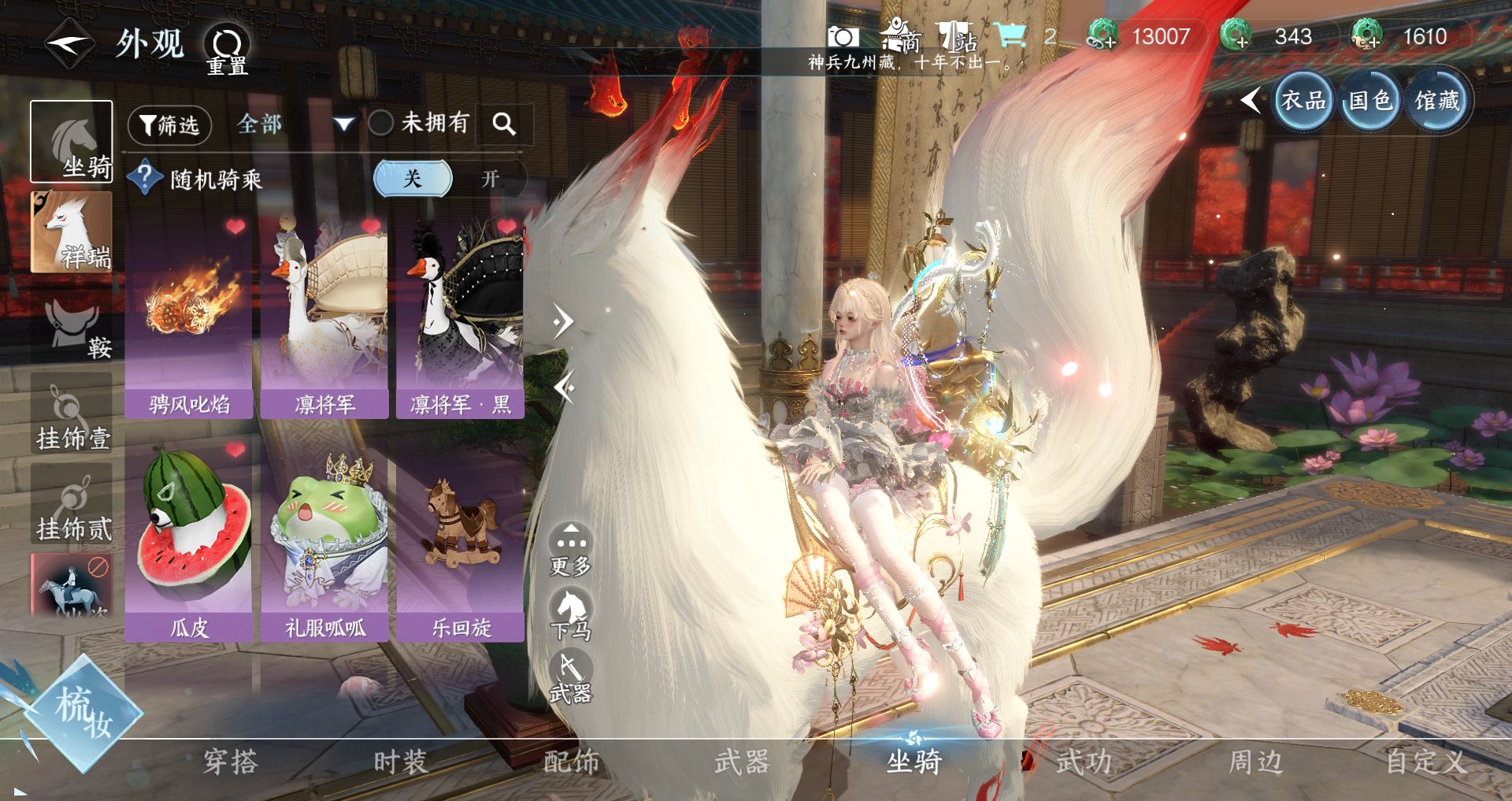Pick the 瓜皮 watermelon mount
The image size is (1512, 801).
(x=189, y=540)
